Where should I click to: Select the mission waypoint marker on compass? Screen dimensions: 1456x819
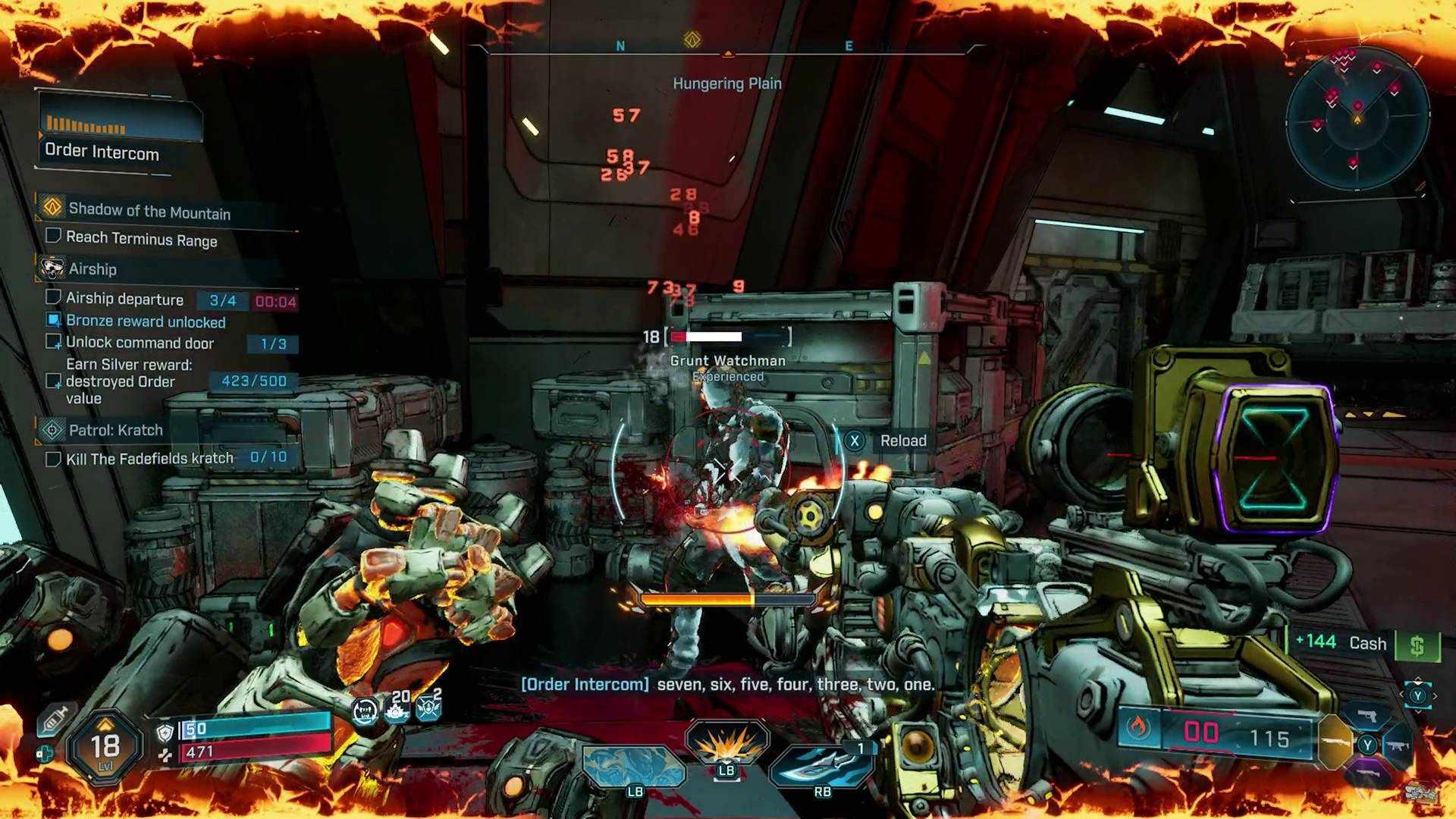692,39
